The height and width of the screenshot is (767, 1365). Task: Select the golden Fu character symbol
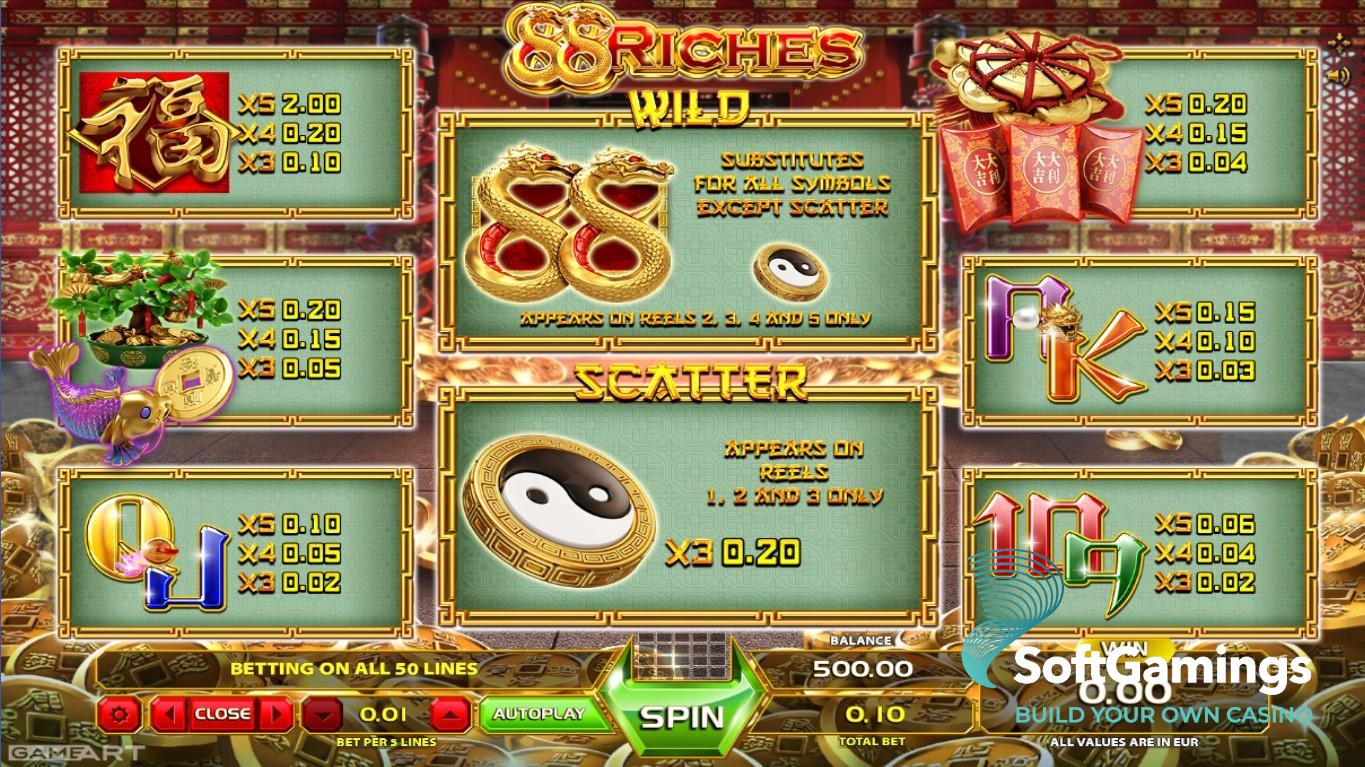tap(155, 130)
